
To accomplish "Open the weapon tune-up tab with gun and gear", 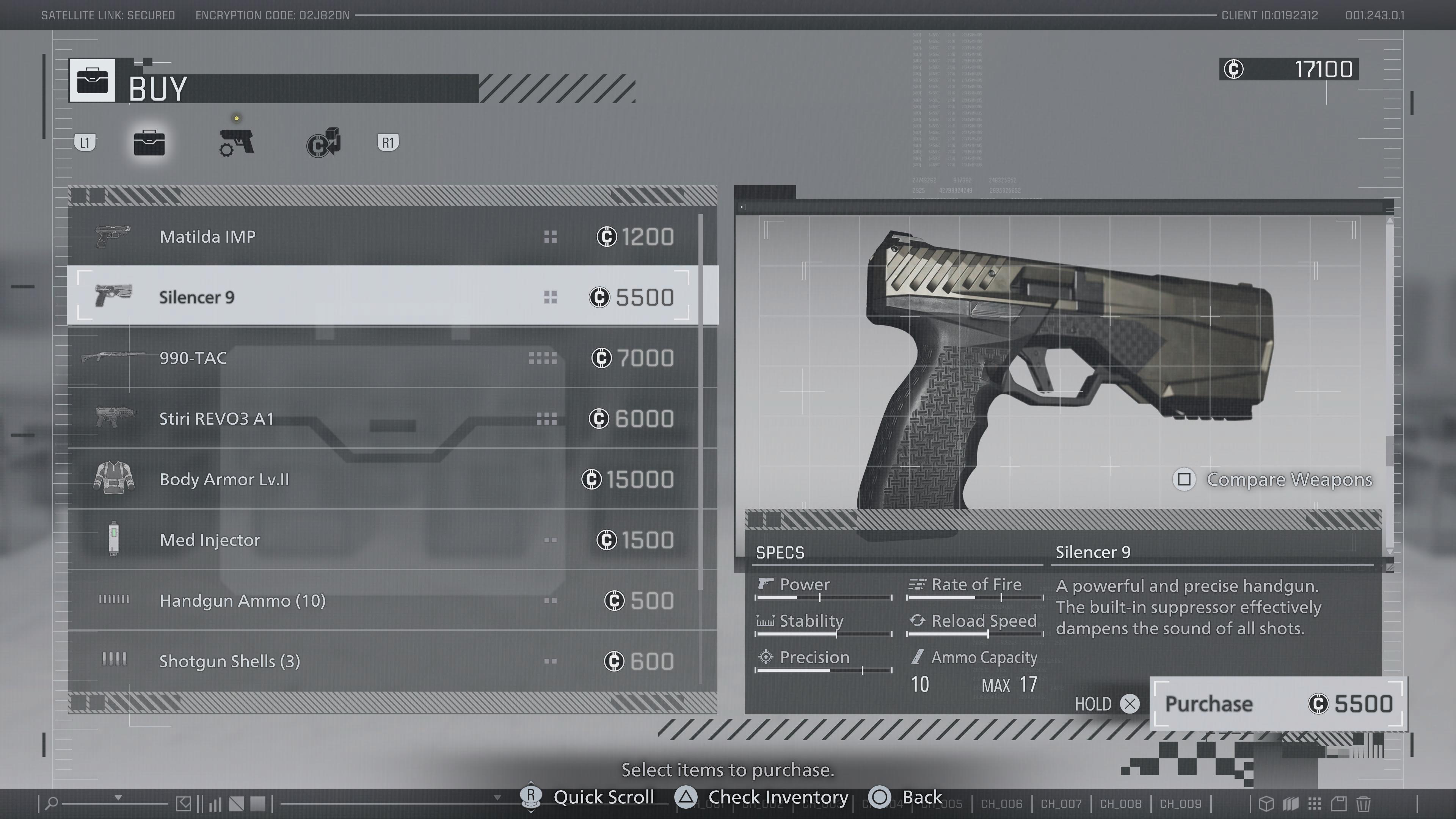I will click(x=236, y=143).
